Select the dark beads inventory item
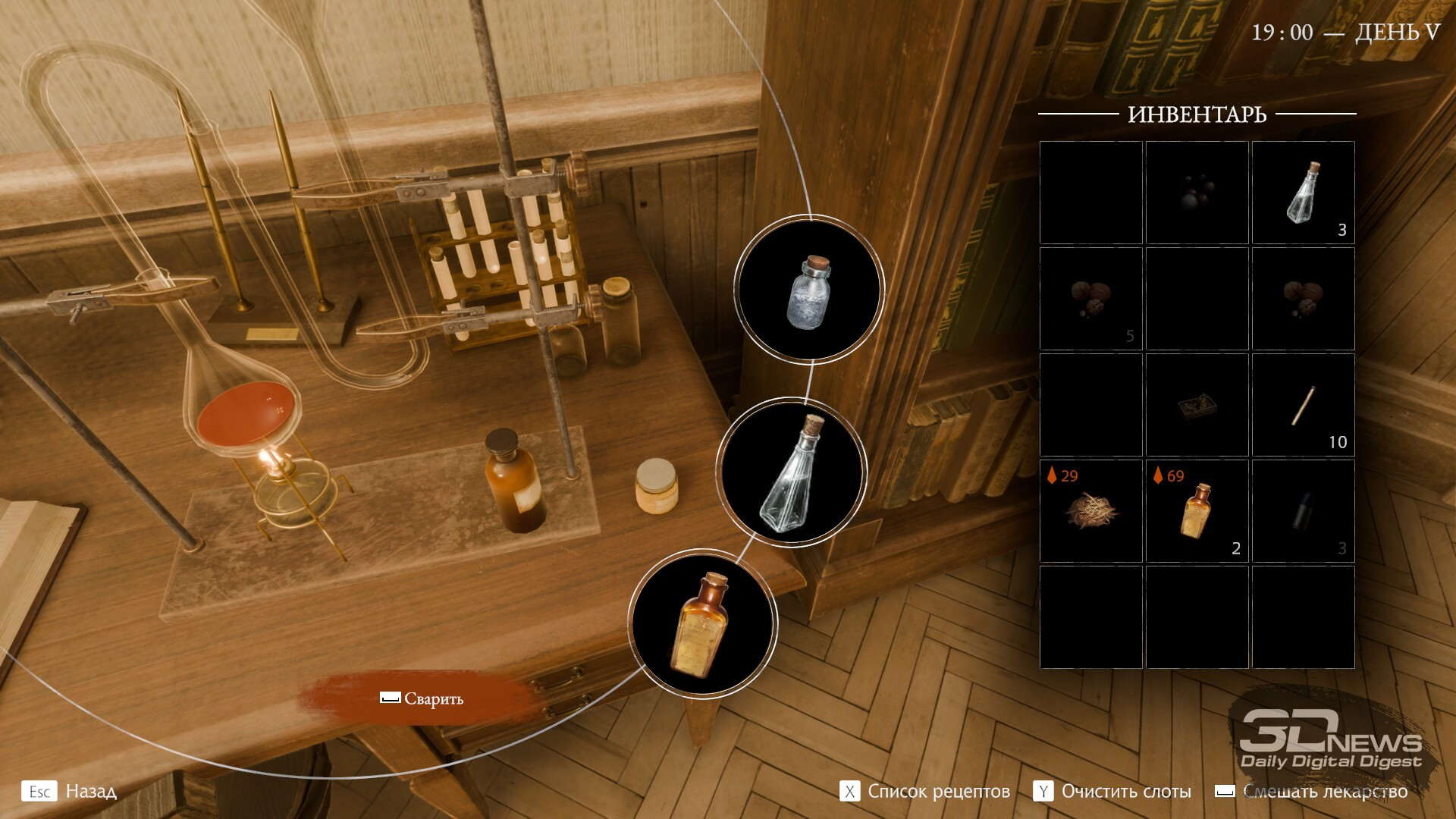1456x819 pixels. 1197,193
